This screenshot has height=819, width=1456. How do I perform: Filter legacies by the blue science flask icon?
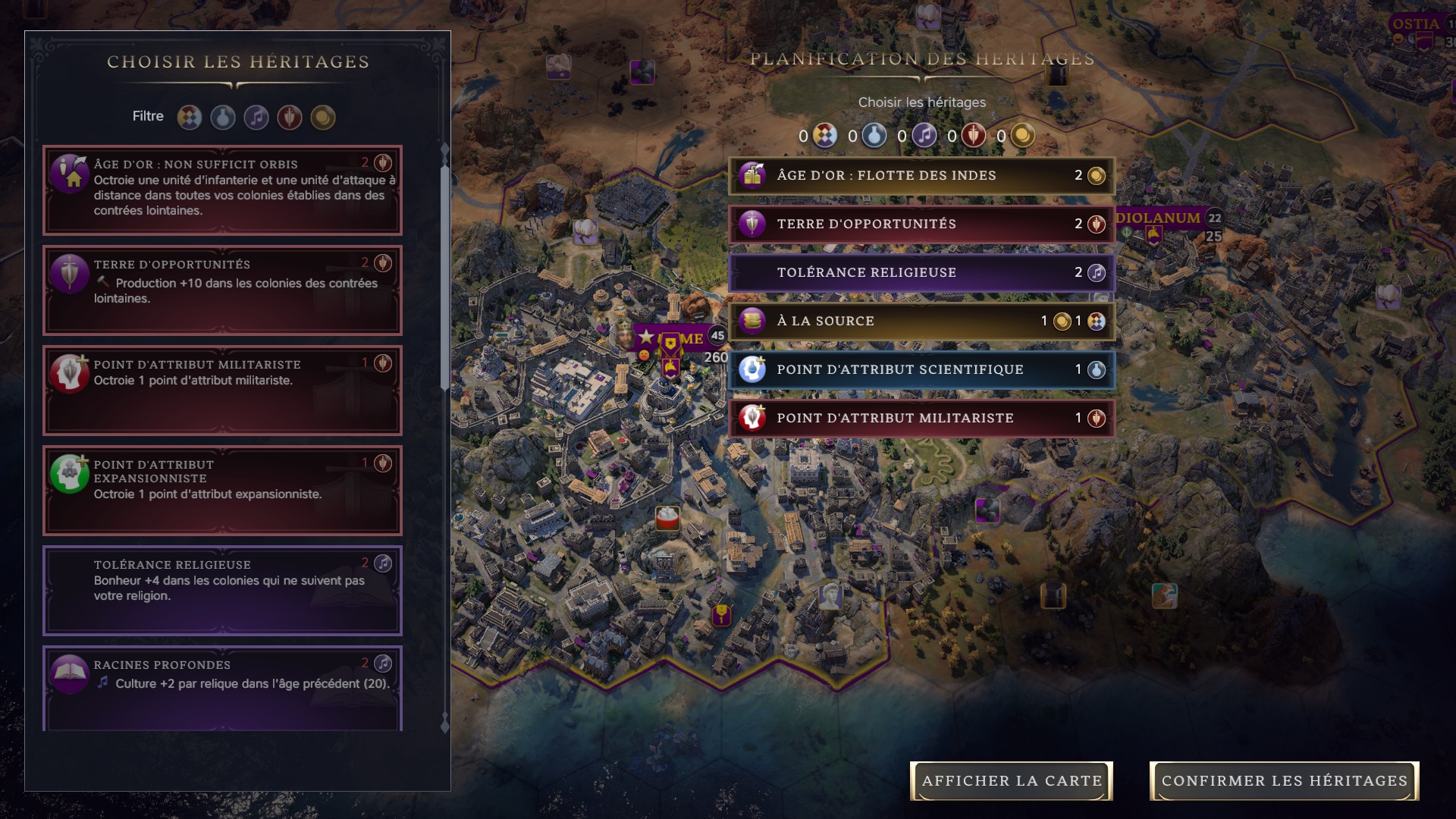coord(223,117)
